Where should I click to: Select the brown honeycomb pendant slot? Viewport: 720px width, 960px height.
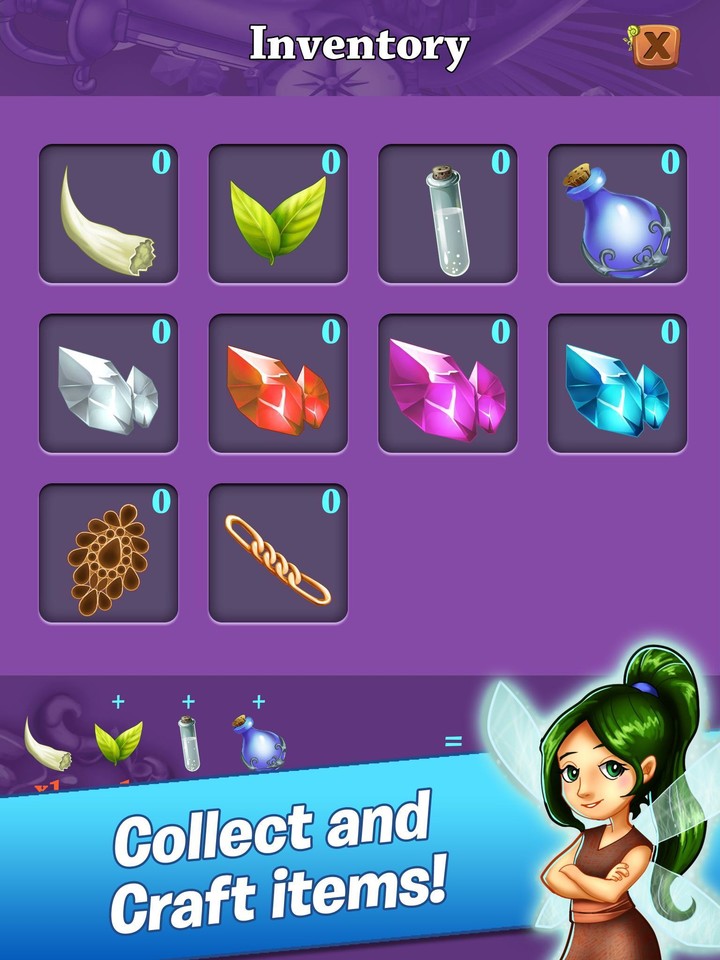[108, 554]
